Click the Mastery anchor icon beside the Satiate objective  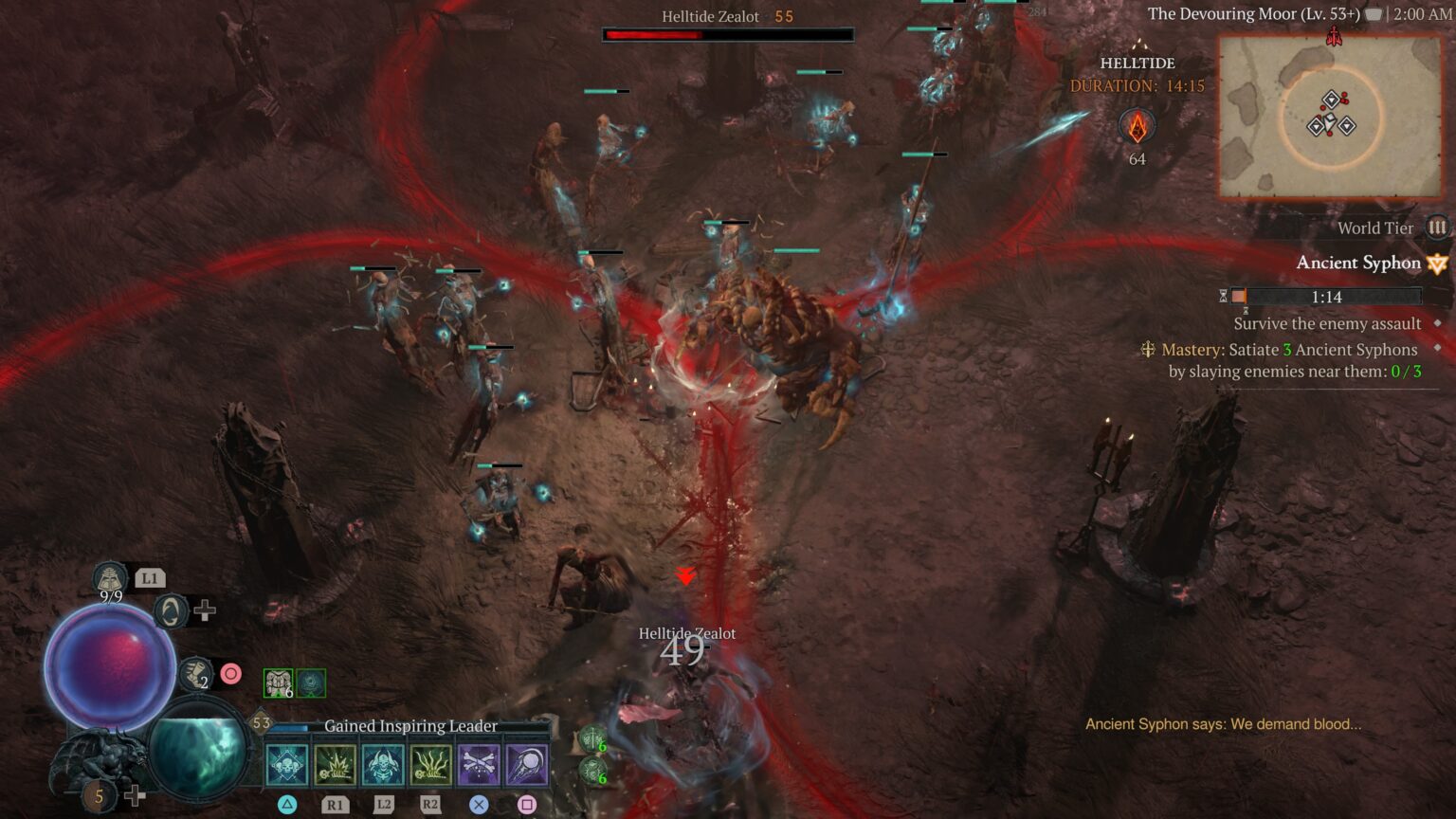pyautogui.click(x=1150, y=350)
